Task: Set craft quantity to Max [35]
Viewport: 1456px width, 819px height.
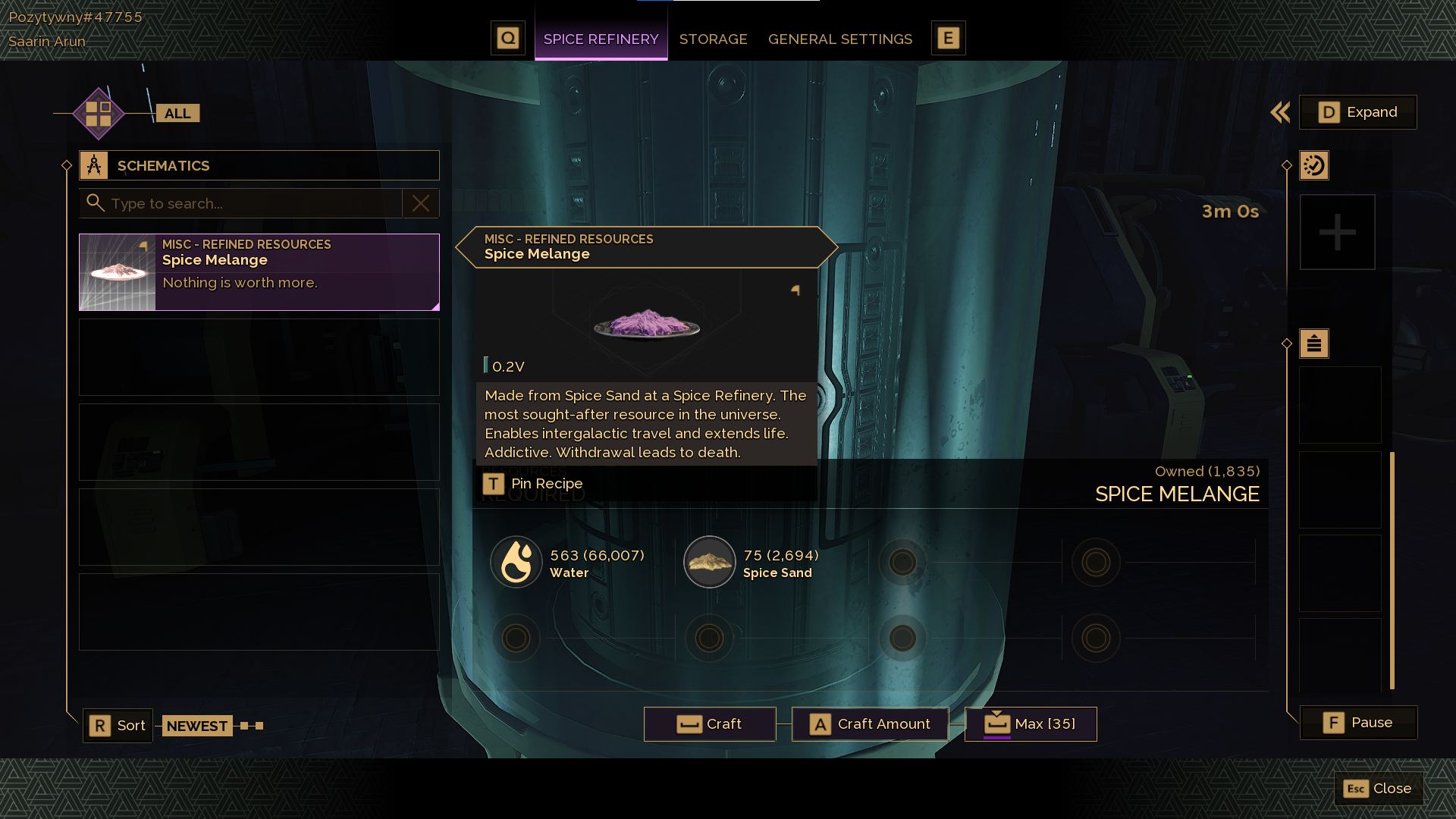Action: (1030, 724)
